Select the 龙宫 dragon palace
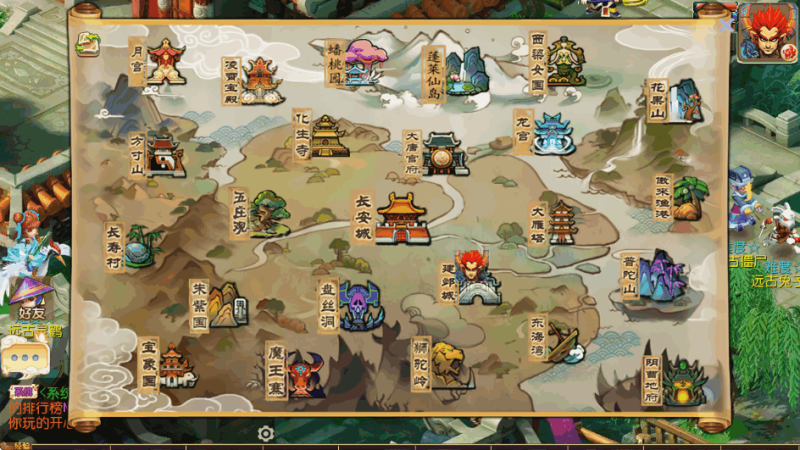This screenshot has width=800, height=450. 552,133
